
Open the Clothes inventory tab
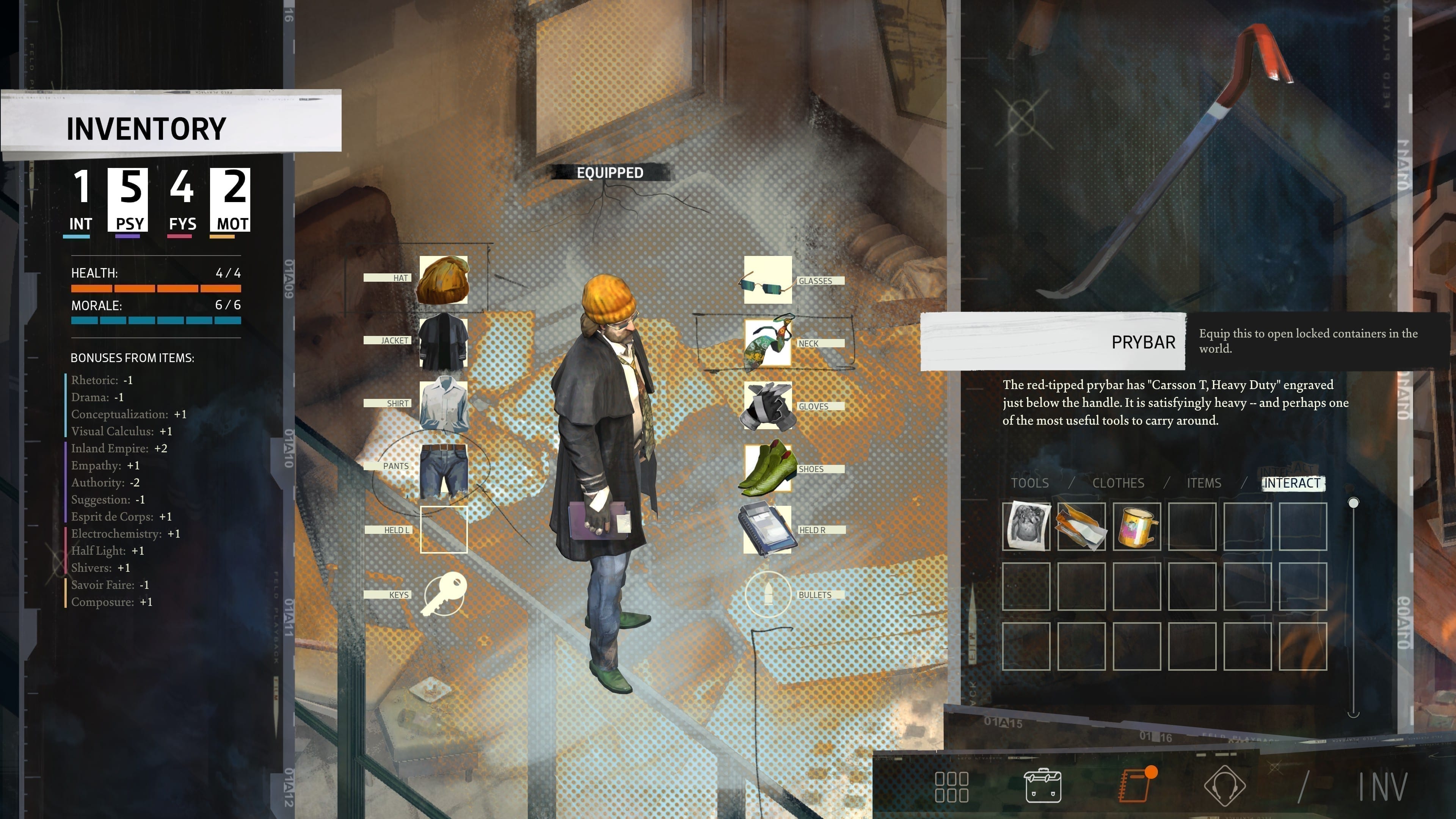(1118, 483)
